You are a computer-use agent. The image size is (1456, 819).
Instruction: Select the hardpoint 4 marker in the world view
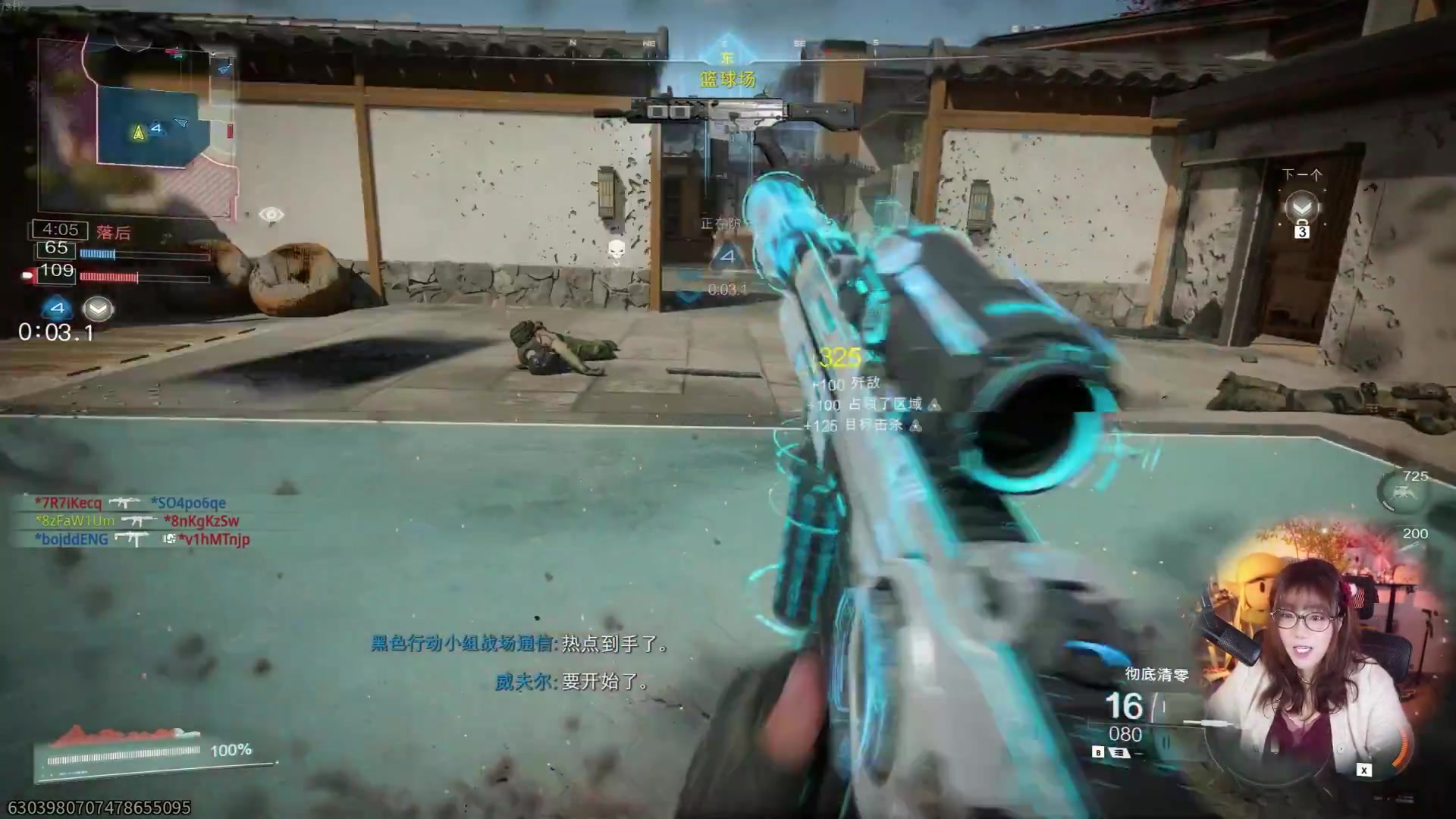tap(726, 256)
